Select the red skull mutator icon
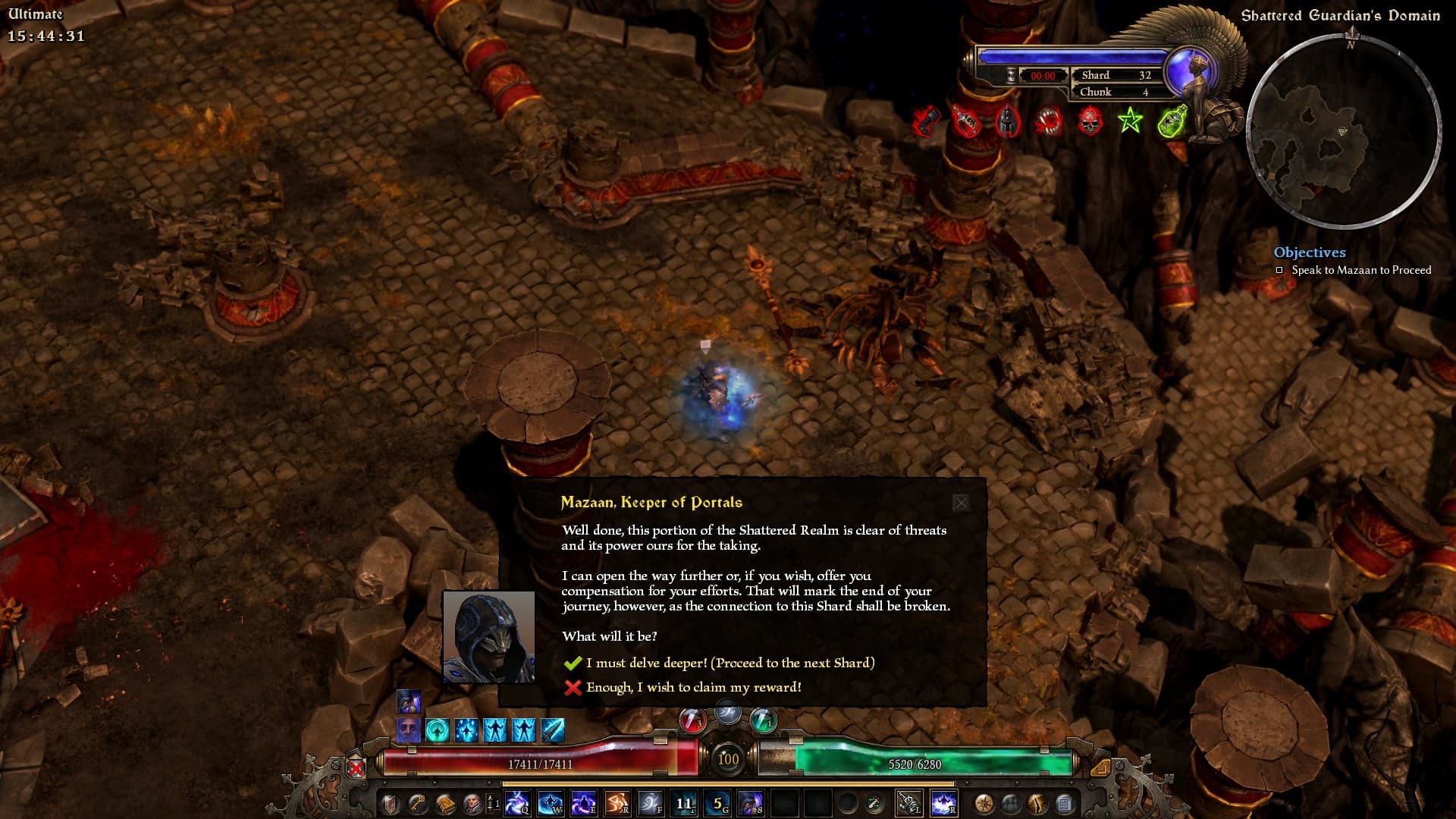Viewport: 1456px width, 819px height. 1090,121
